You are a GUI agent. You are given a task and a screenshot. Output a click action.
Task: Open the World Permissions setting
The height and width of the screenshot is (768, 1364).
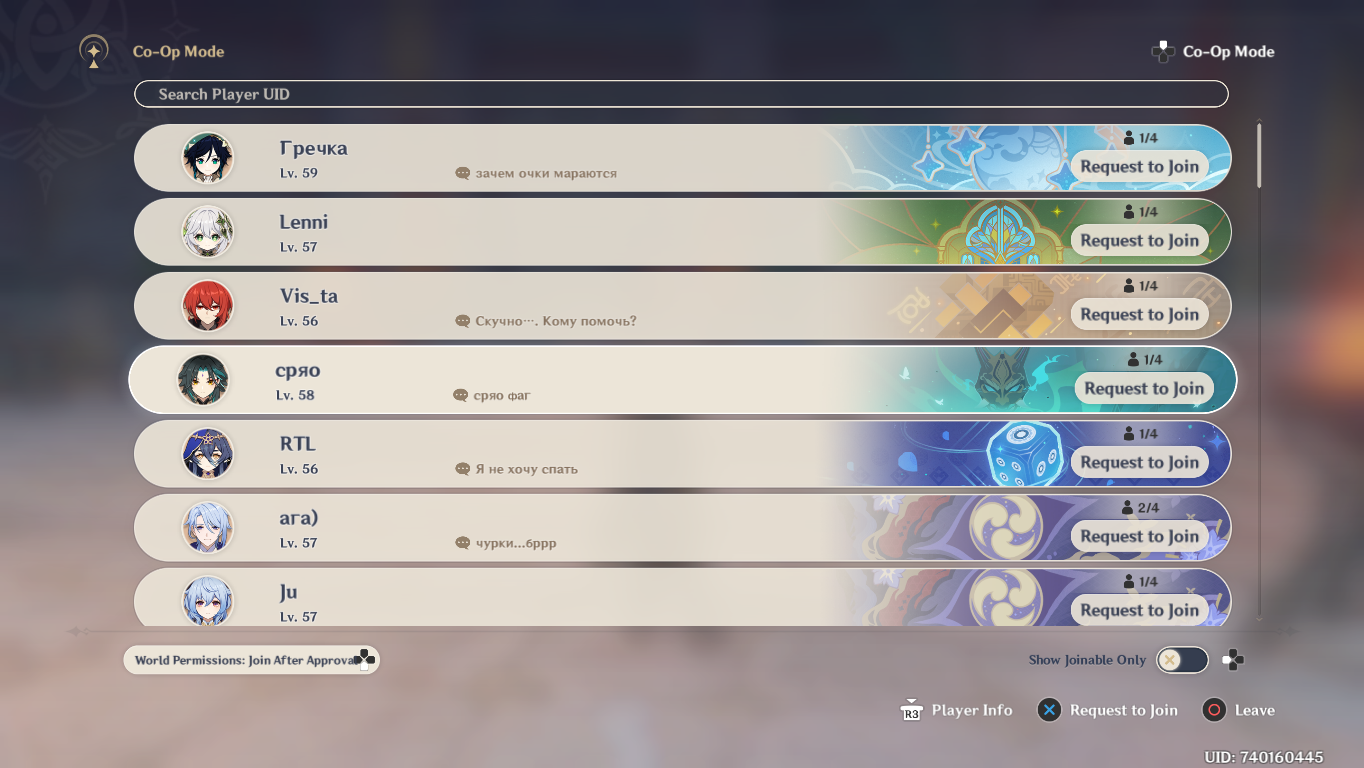point(250,659)
